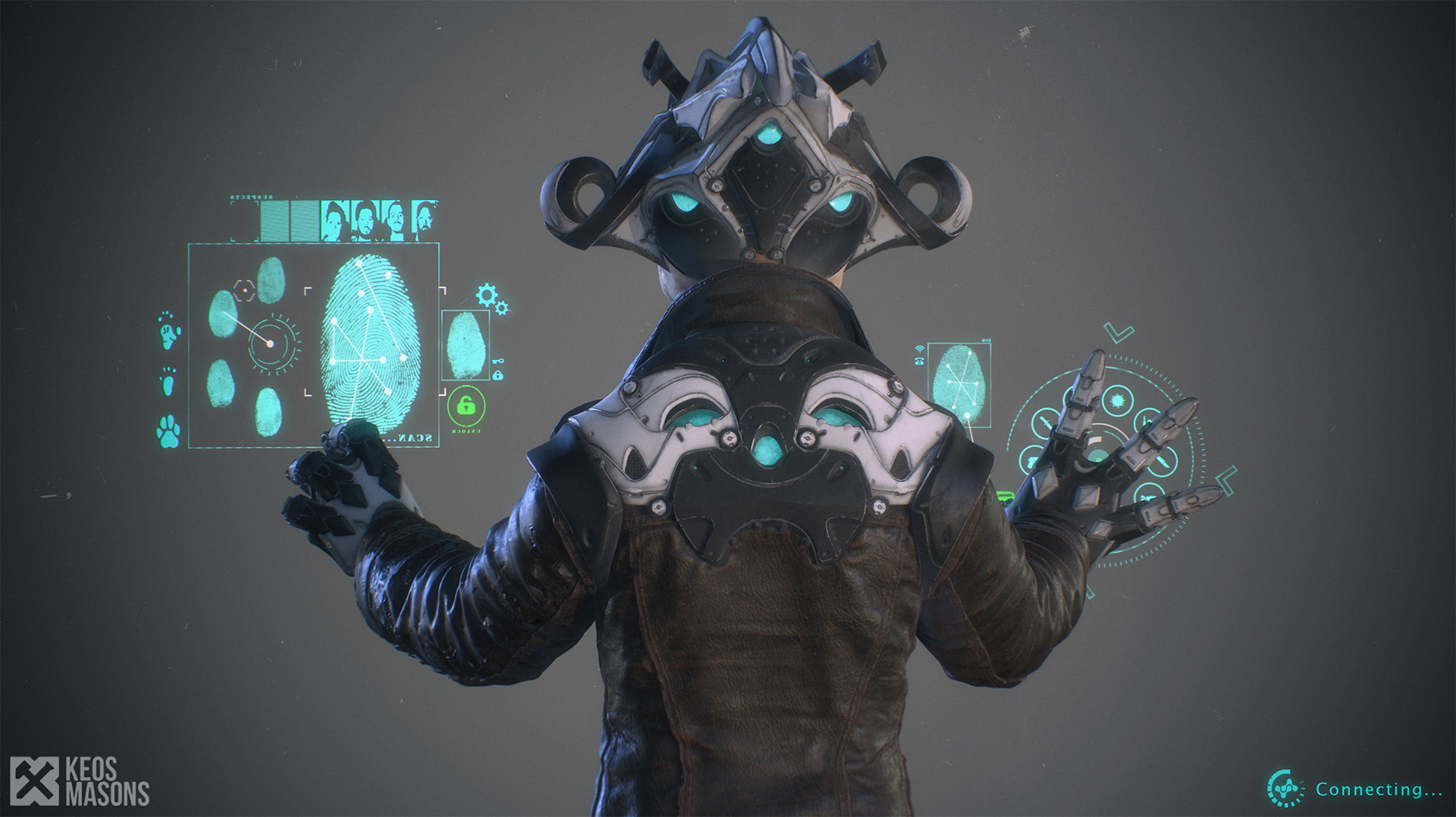
Task: Click the green Unlock padlock button
Action: (465, 407)
